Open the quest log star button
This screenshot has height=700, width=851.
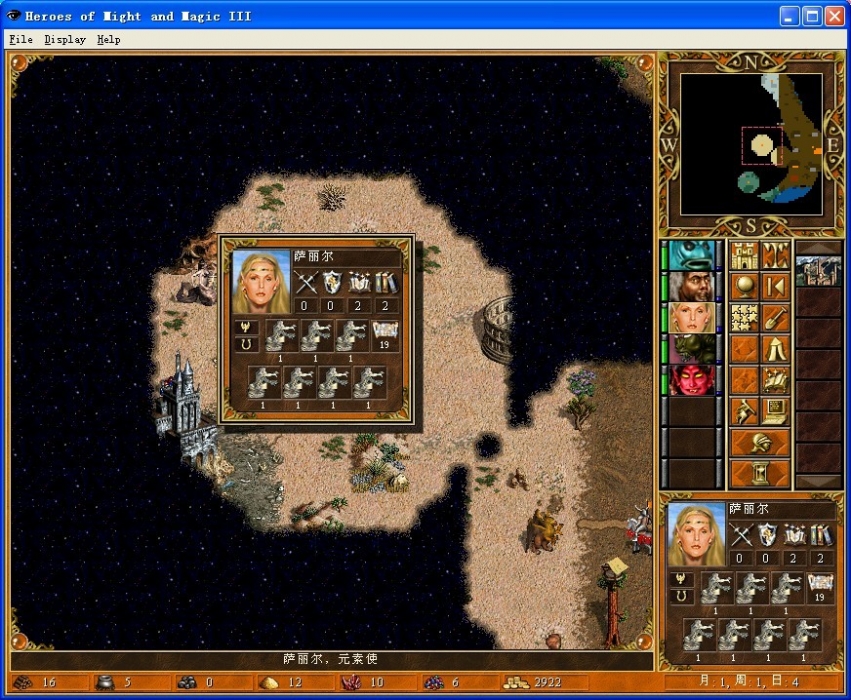[744, 317]
